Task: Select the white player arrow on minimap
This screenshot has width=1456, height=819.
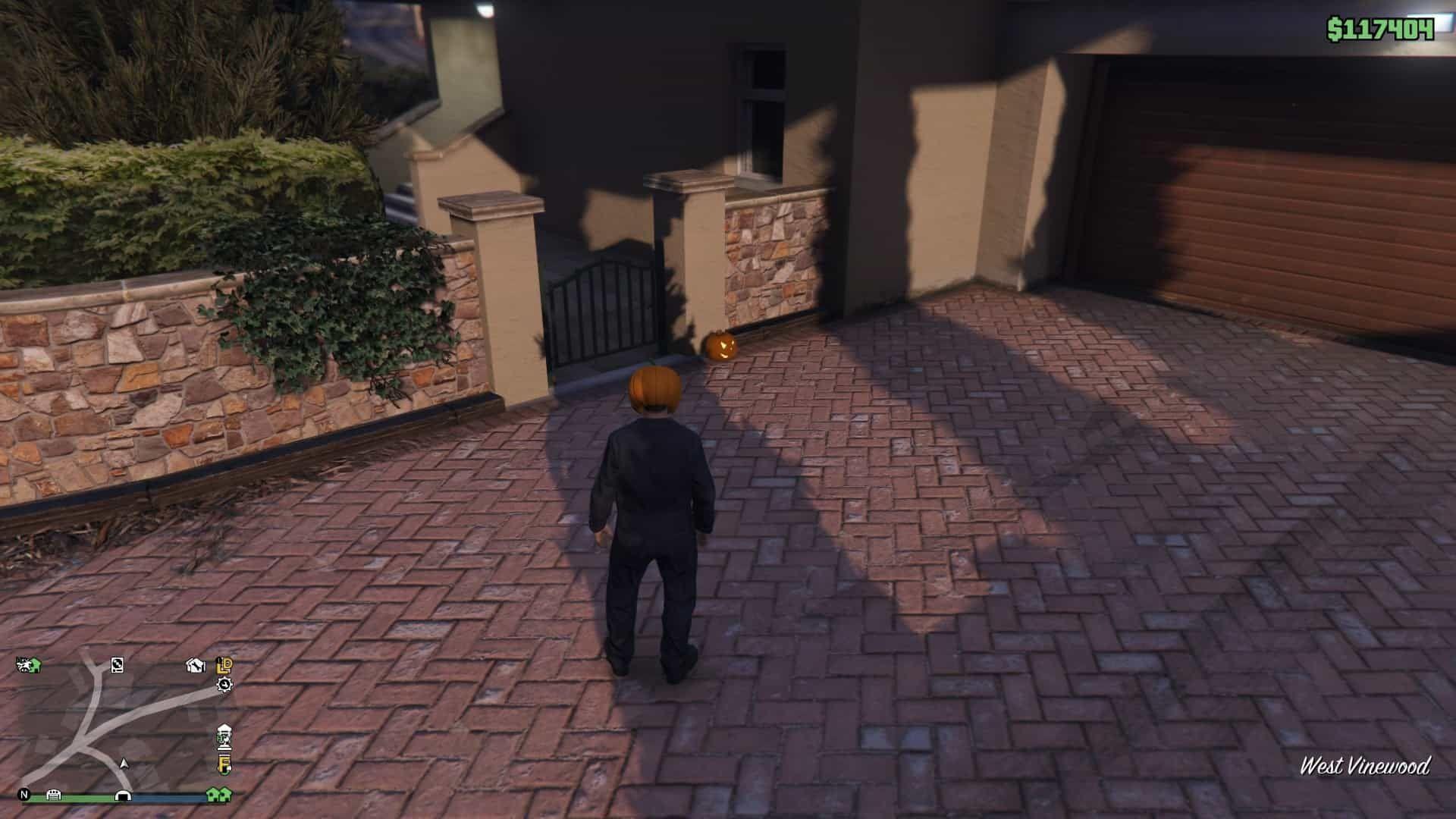Action: coord(124,763)
